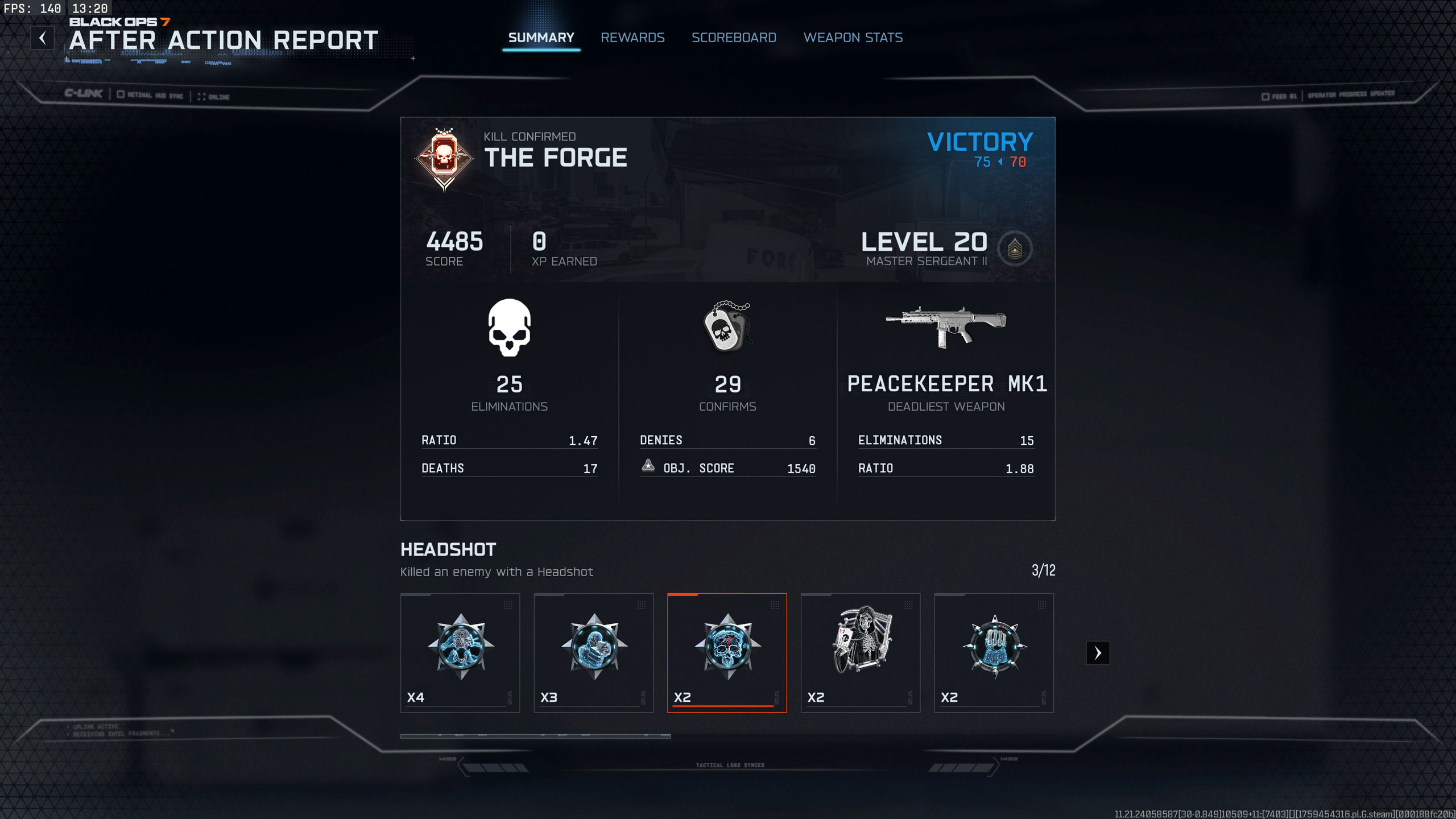Switch to the Rewards tab
This screenshot has height=819, width=1456.
click(x=632, y=38)
